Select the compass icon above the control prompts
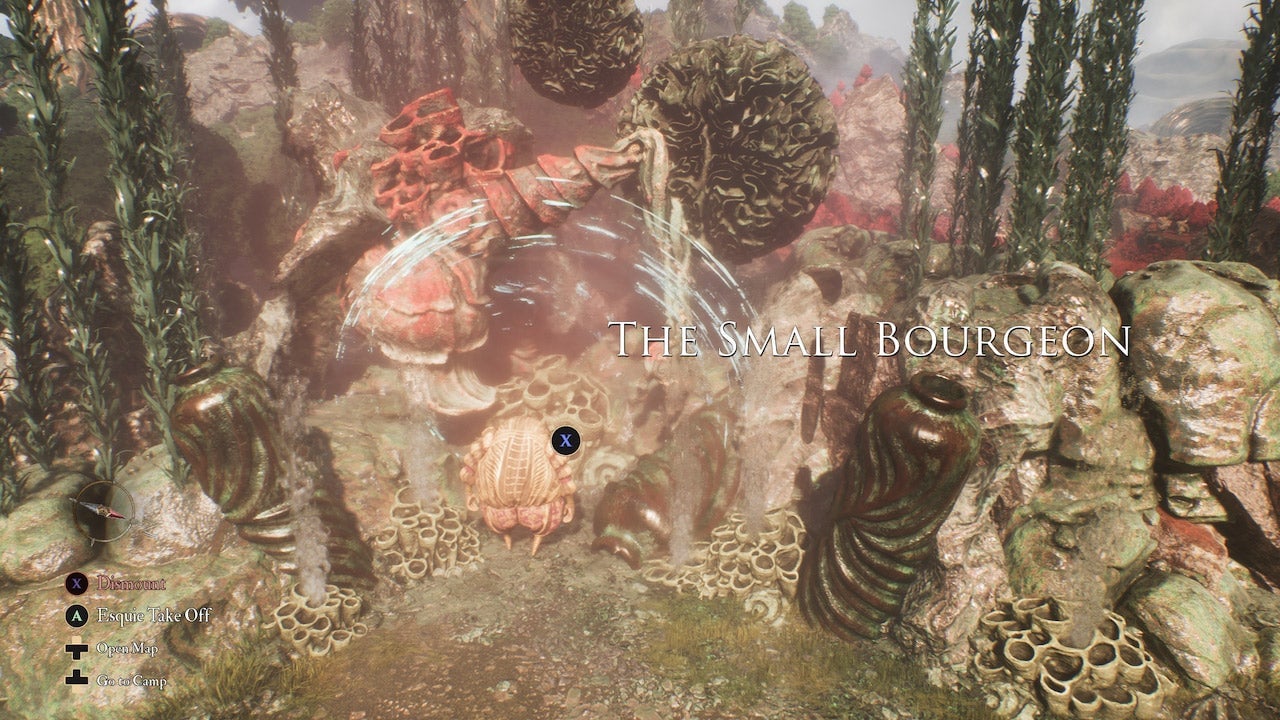Viewport: 1280px width, 720px height. [105, 512]
